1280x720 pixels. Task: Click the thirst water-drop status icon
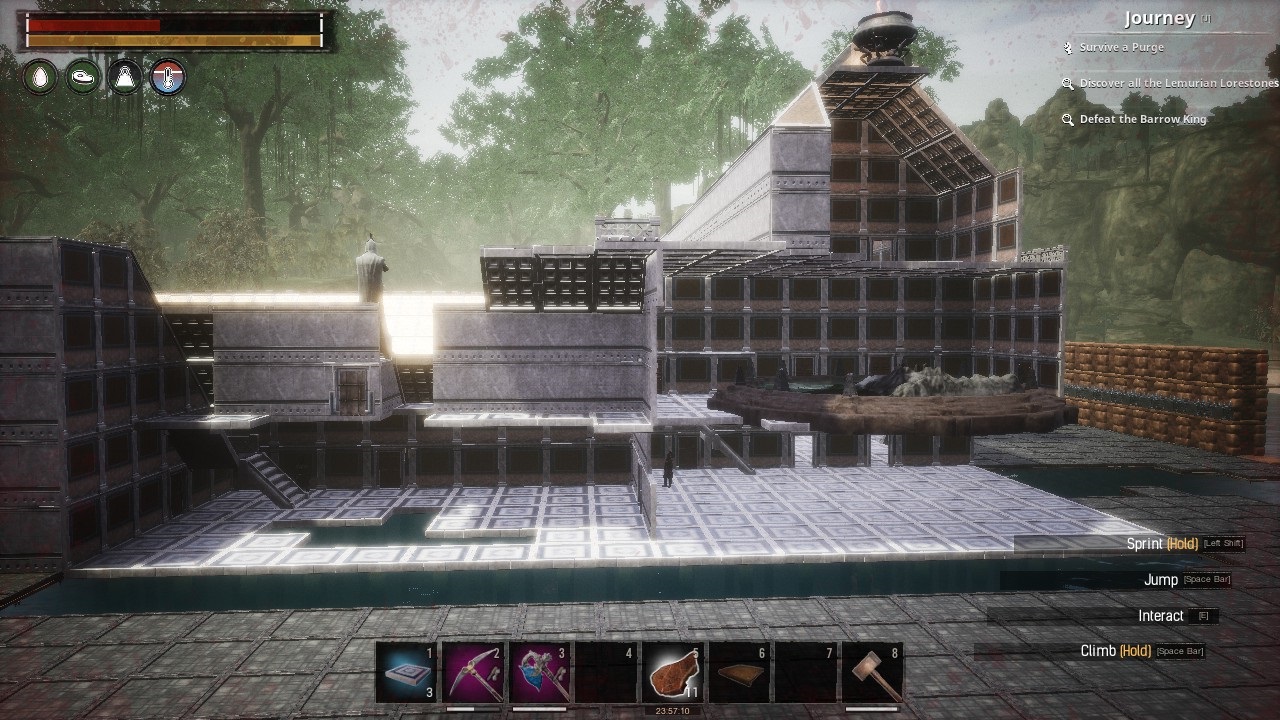click(x=41, y=77)
